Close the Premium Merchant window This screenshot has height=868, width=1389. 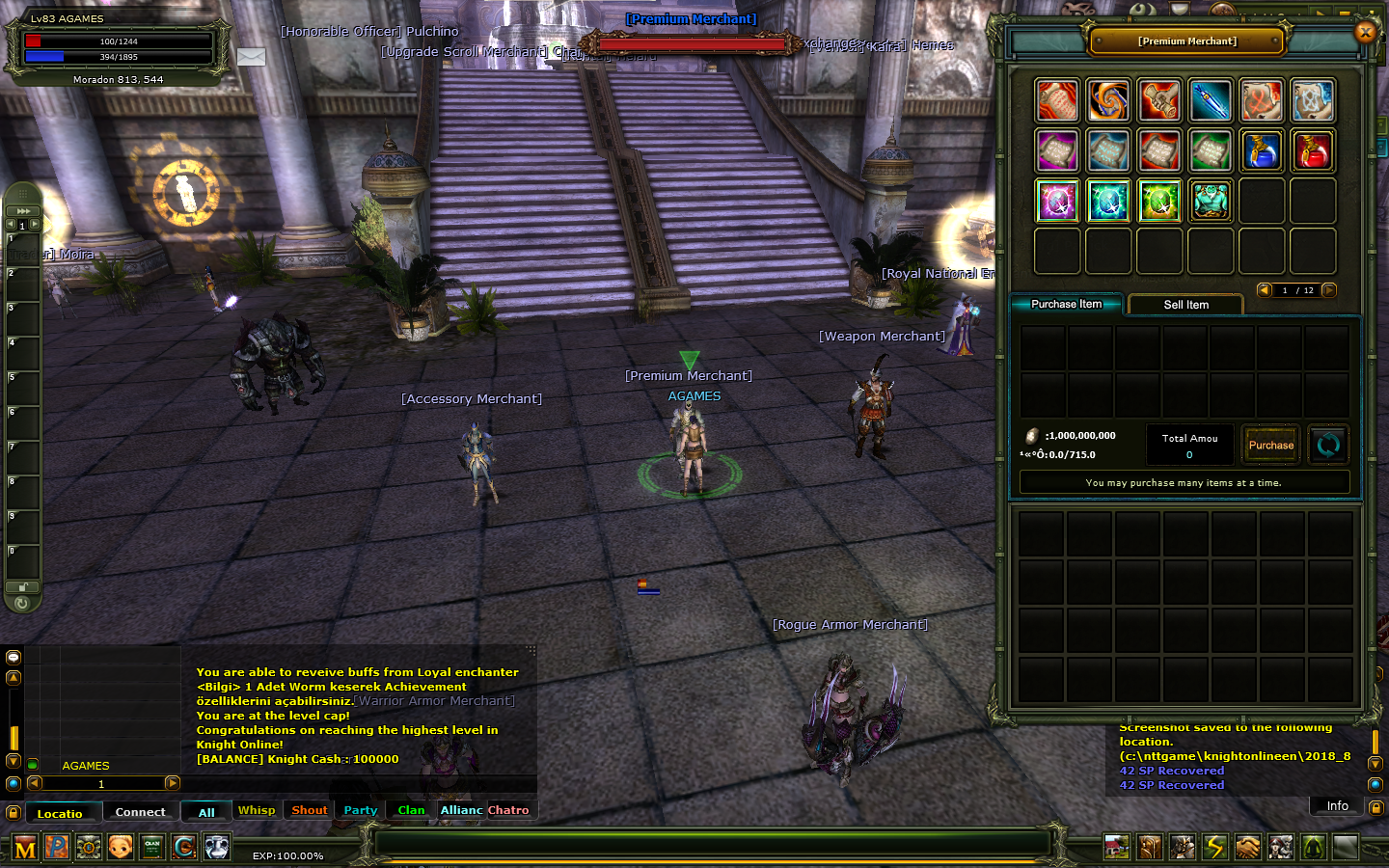[1365, 32]
